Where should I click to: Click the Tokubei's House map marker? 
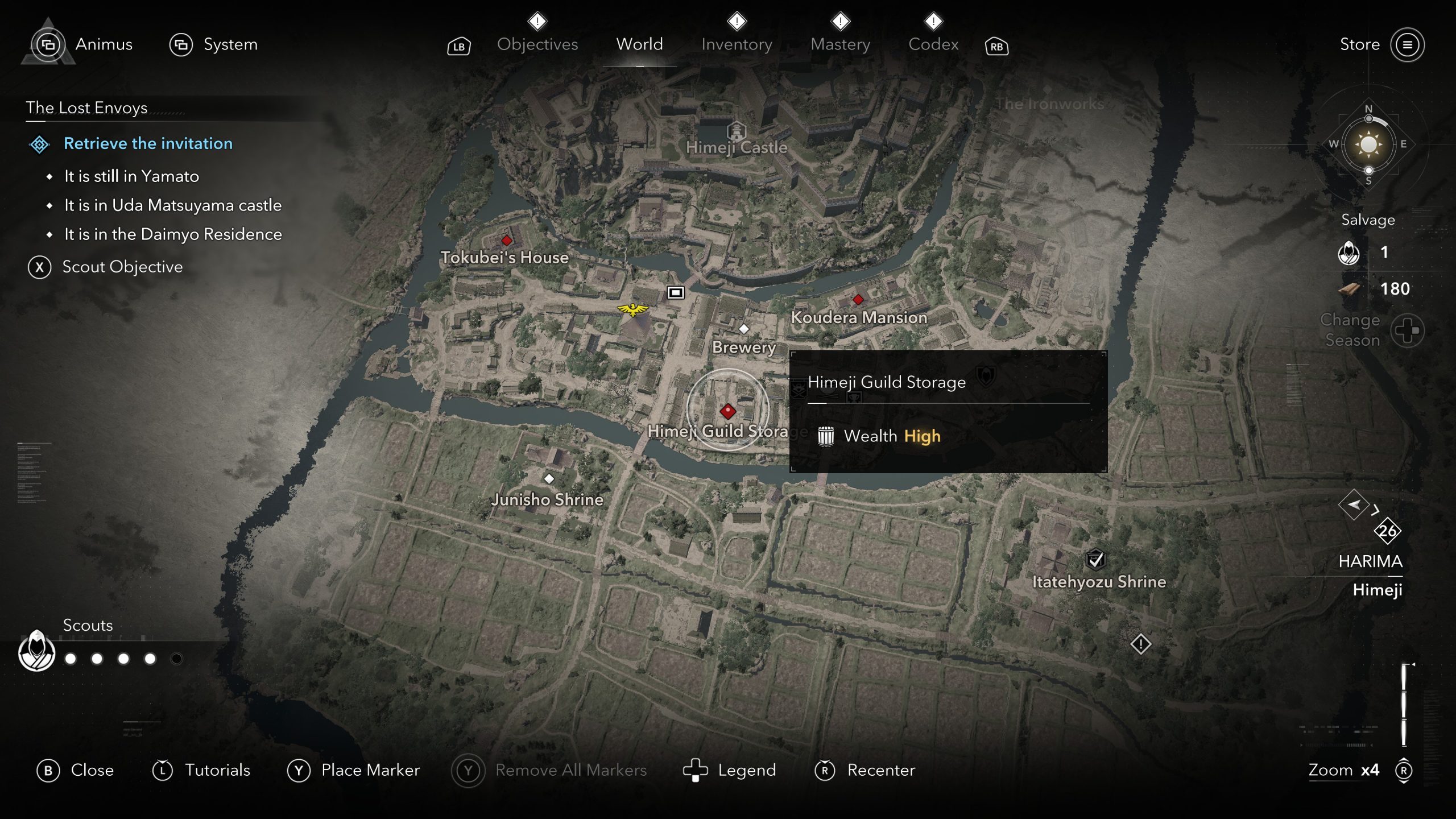click(x=506, y=241)
